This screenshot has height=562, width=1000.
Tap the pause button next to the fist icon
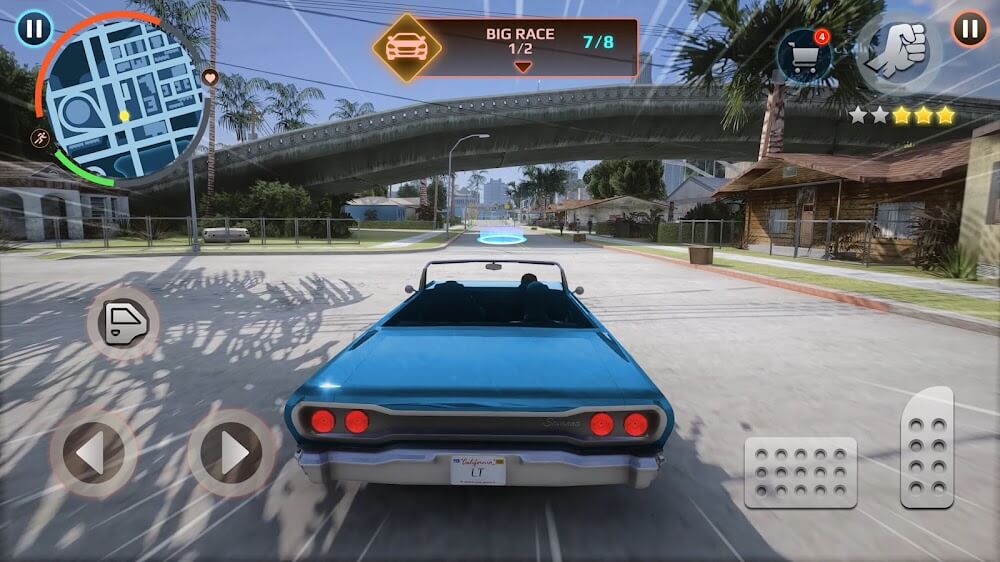point(969,28)
